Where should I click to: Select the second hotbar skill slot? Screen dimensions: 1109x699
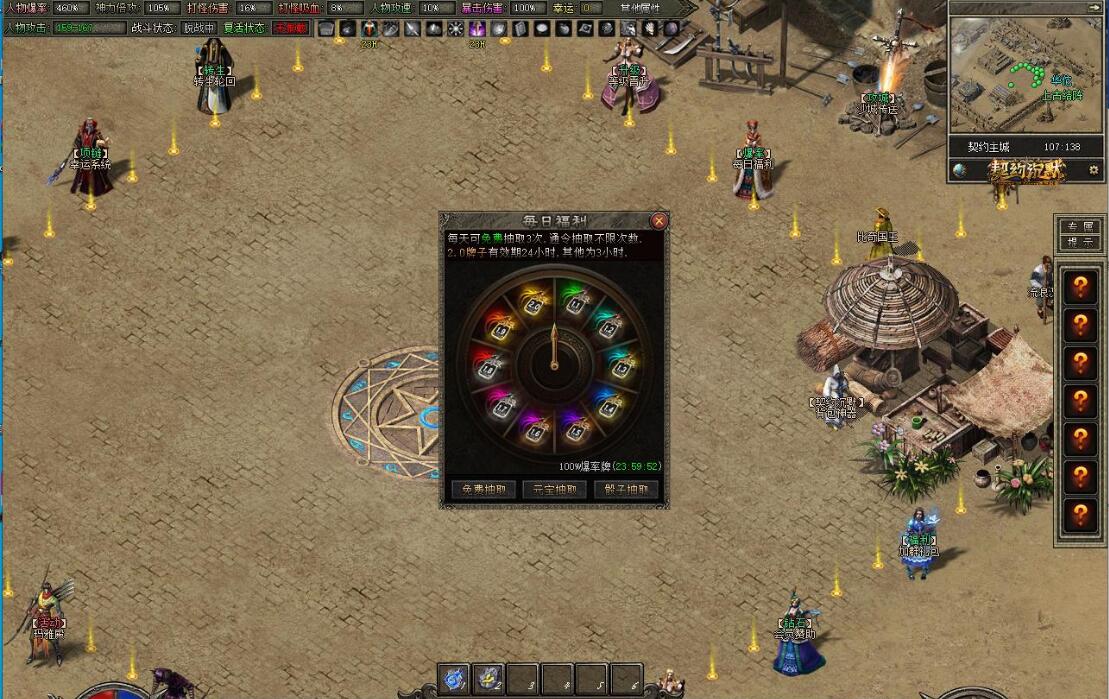(x=488, y=679)
